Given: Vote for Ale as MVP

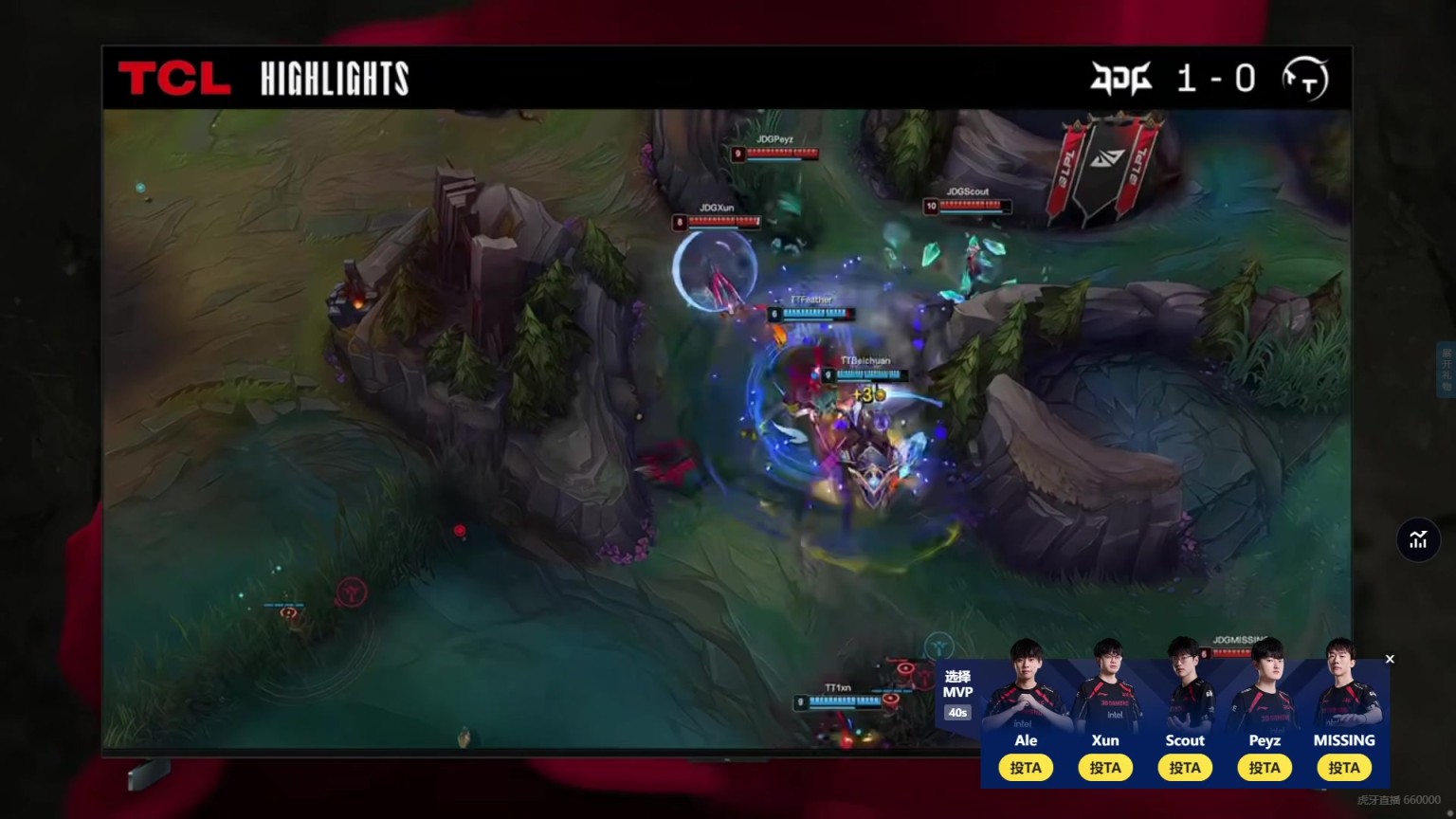Looking at the screenshot, I should (x=1026, y=767).
